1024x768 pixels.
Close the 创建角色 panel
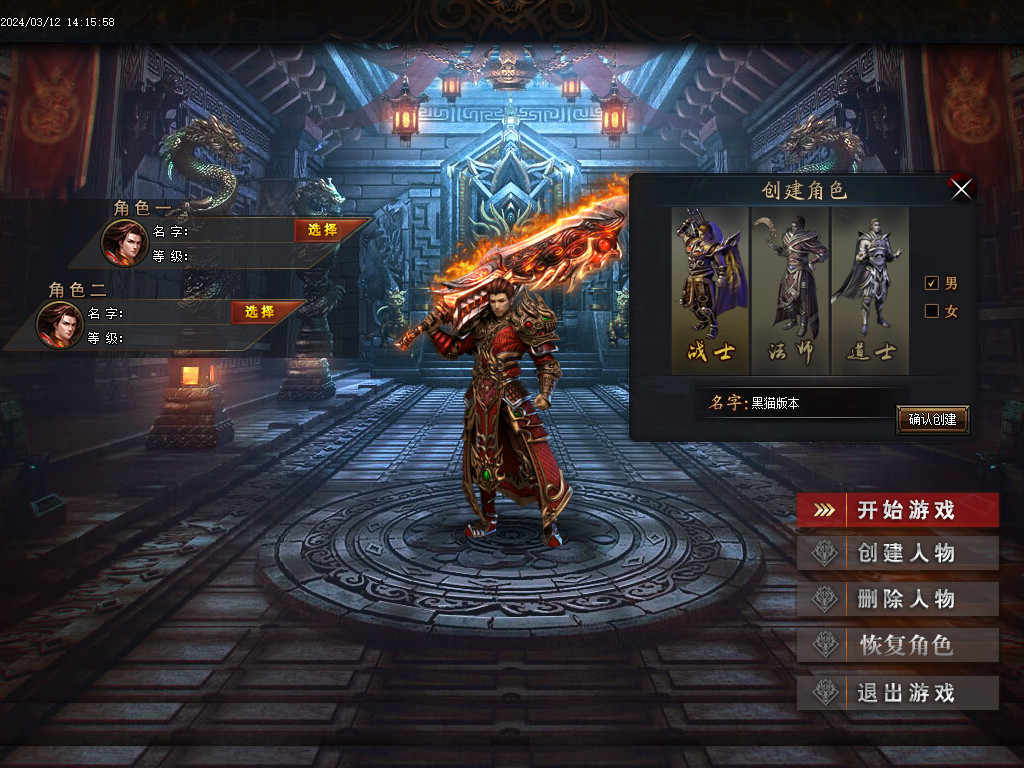(961, 189)
